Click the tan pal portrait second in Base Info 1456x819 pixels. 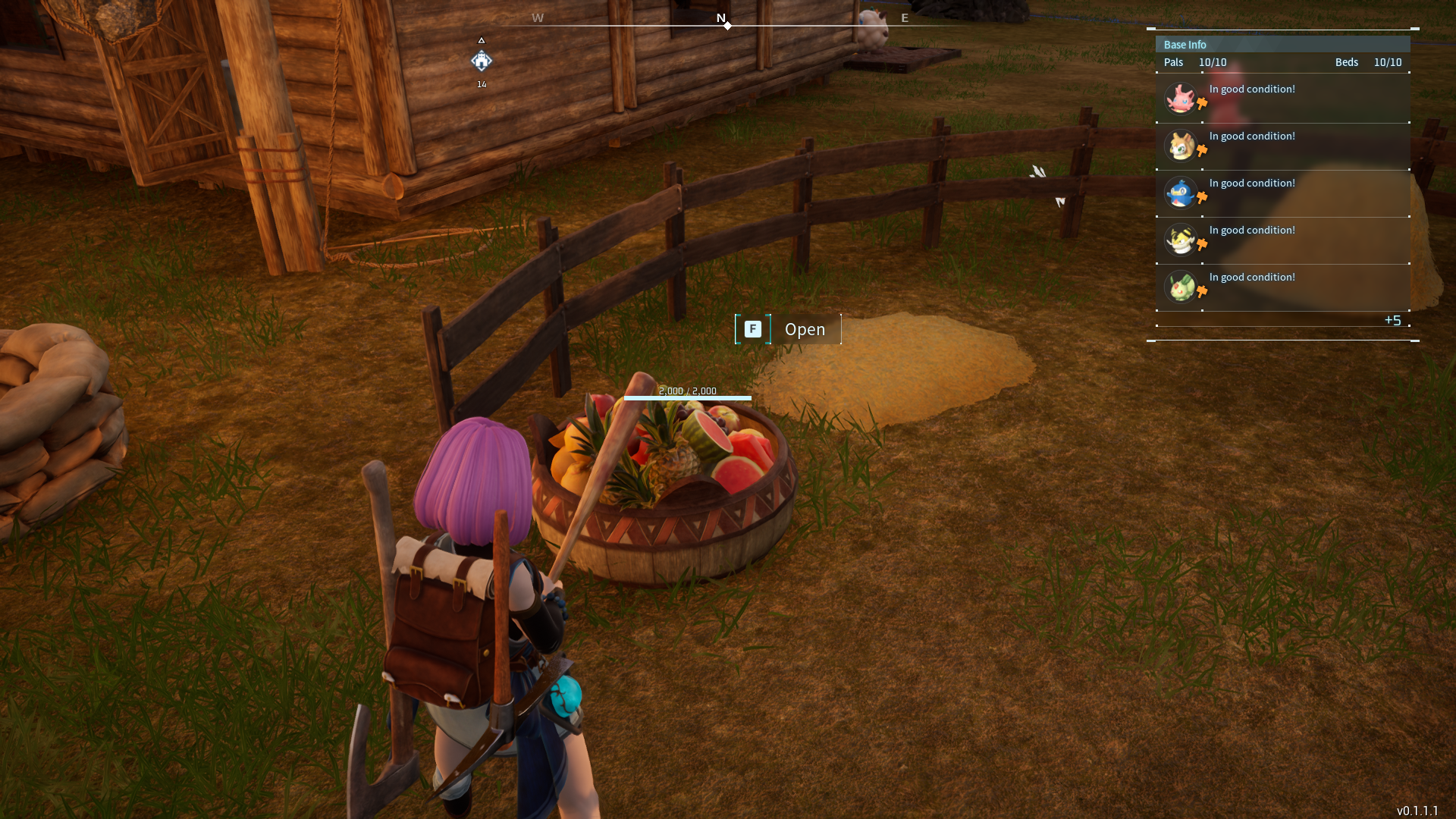(1181, 145)
